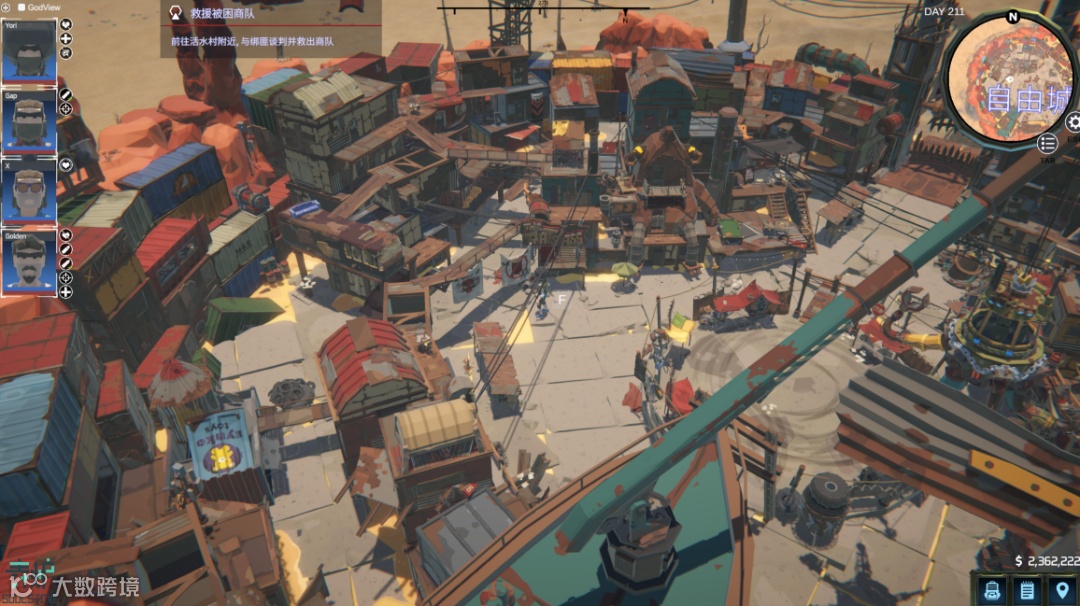Open the notepad journal
The image size is (1080, 606).
click(x=1026, y=590)
